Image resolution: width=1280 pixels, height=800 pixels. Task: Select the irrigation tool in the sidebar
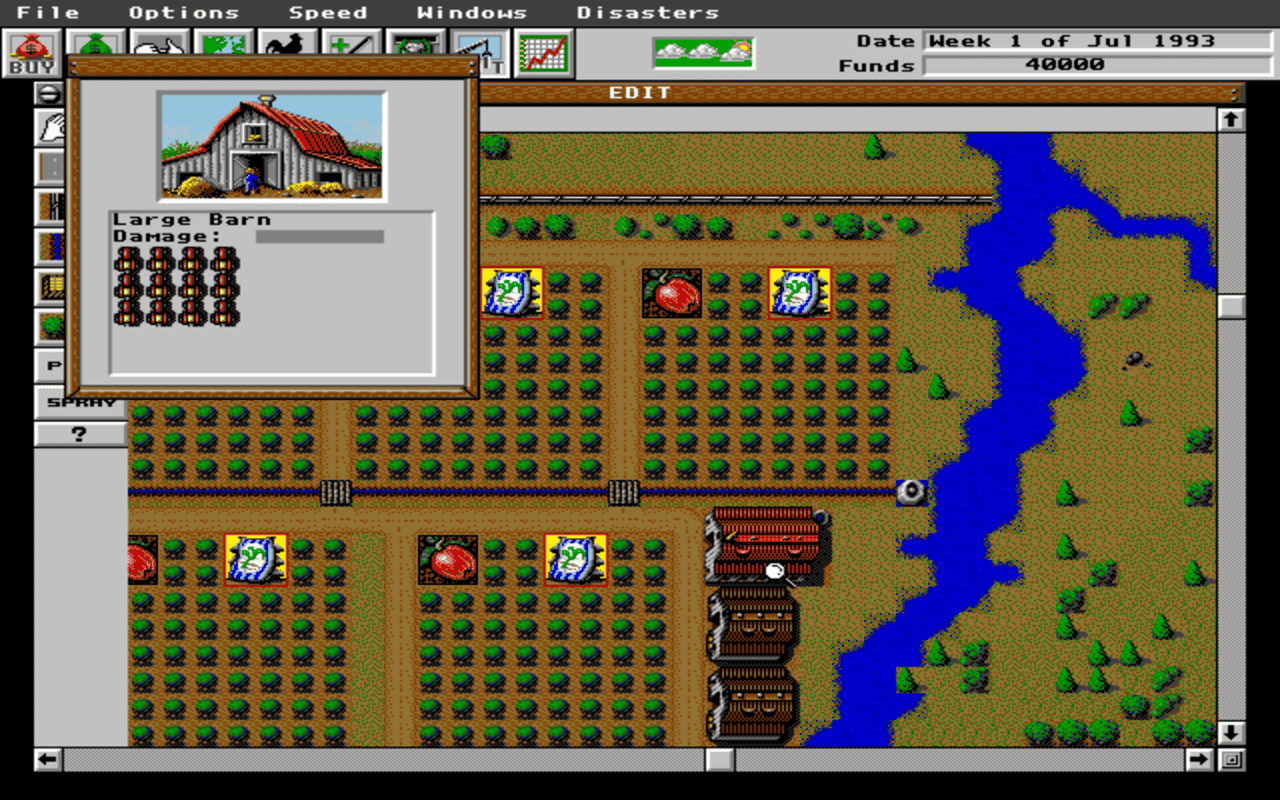click(x=50, y=244)
